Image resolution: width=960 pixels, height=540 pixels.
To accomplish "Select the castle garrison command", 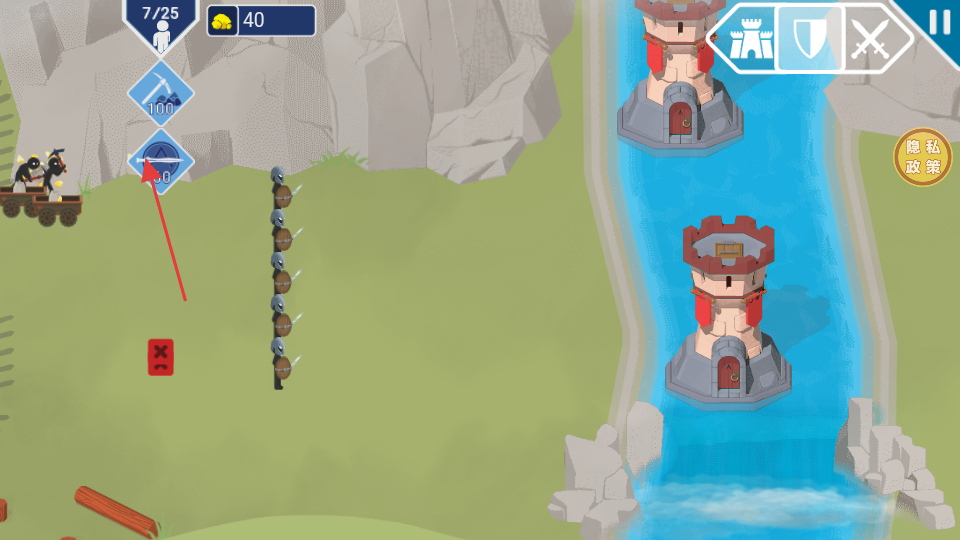I will (x=746, y=40).
